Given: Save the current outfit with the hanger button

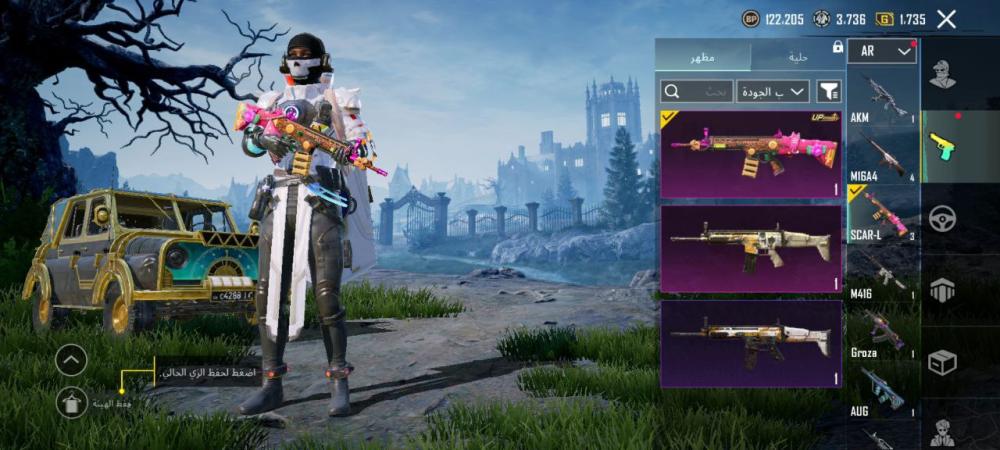Looking at the screenshot, I should (x=71, y=402).
